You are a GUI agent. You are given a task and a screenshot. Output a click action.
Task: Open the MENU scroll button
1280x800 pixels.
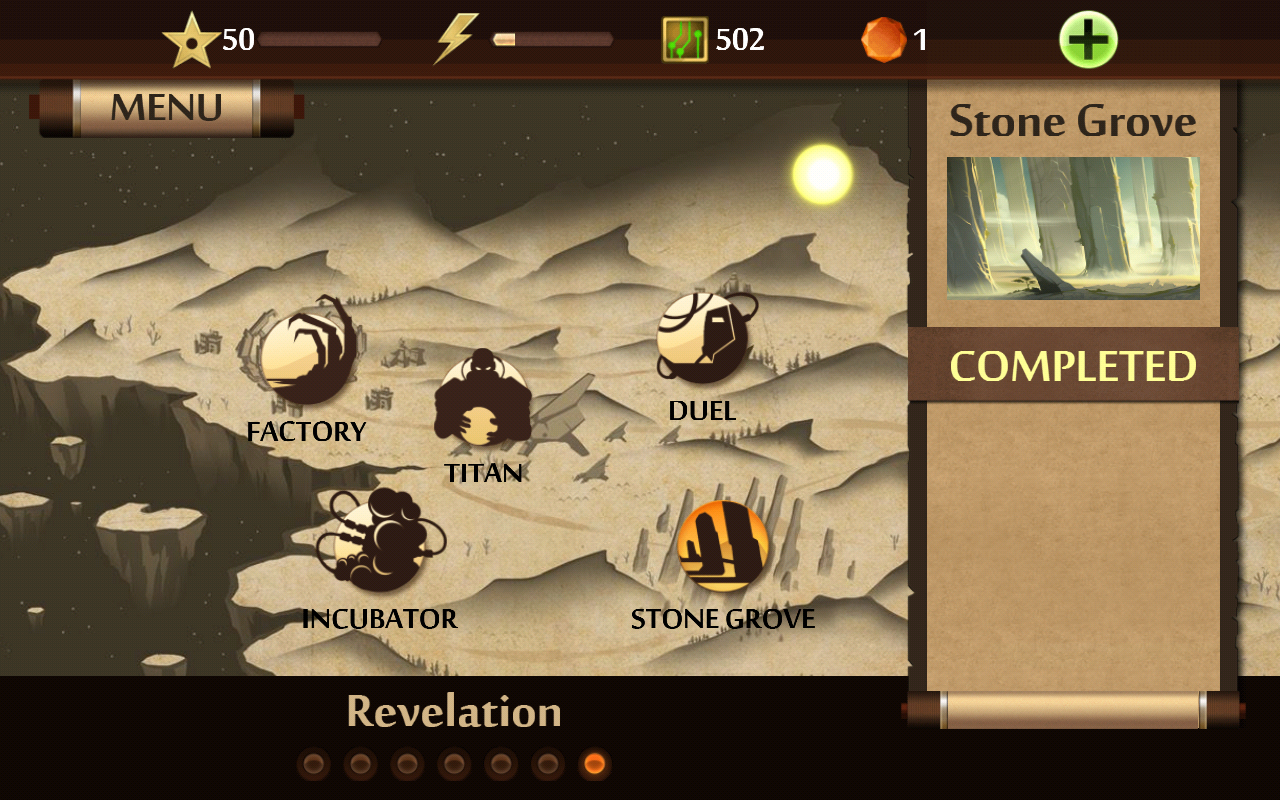click(x=166, y=108)
